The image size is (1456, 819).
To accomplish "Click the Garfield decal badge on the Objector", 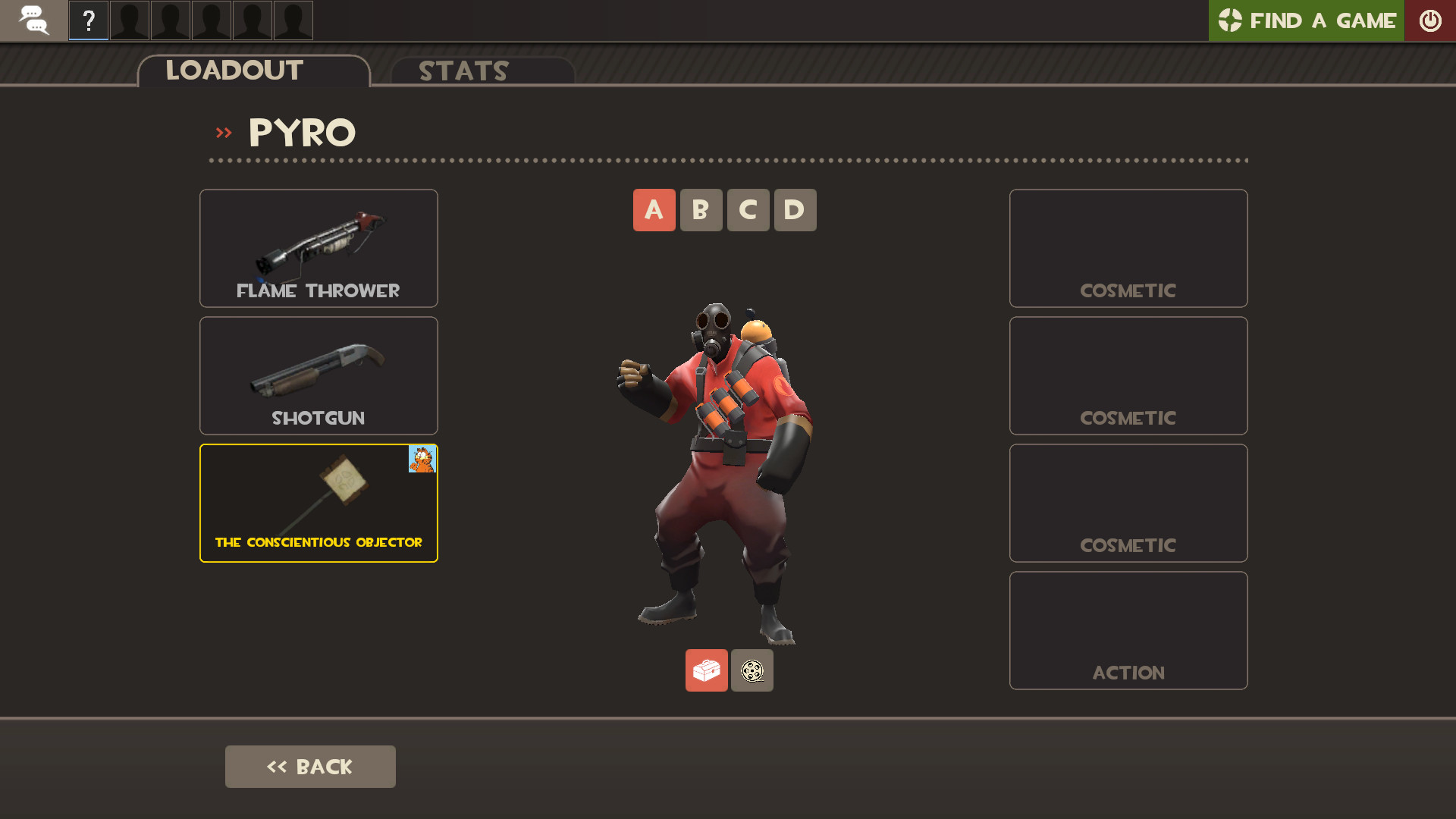I will tap(423, 459).
